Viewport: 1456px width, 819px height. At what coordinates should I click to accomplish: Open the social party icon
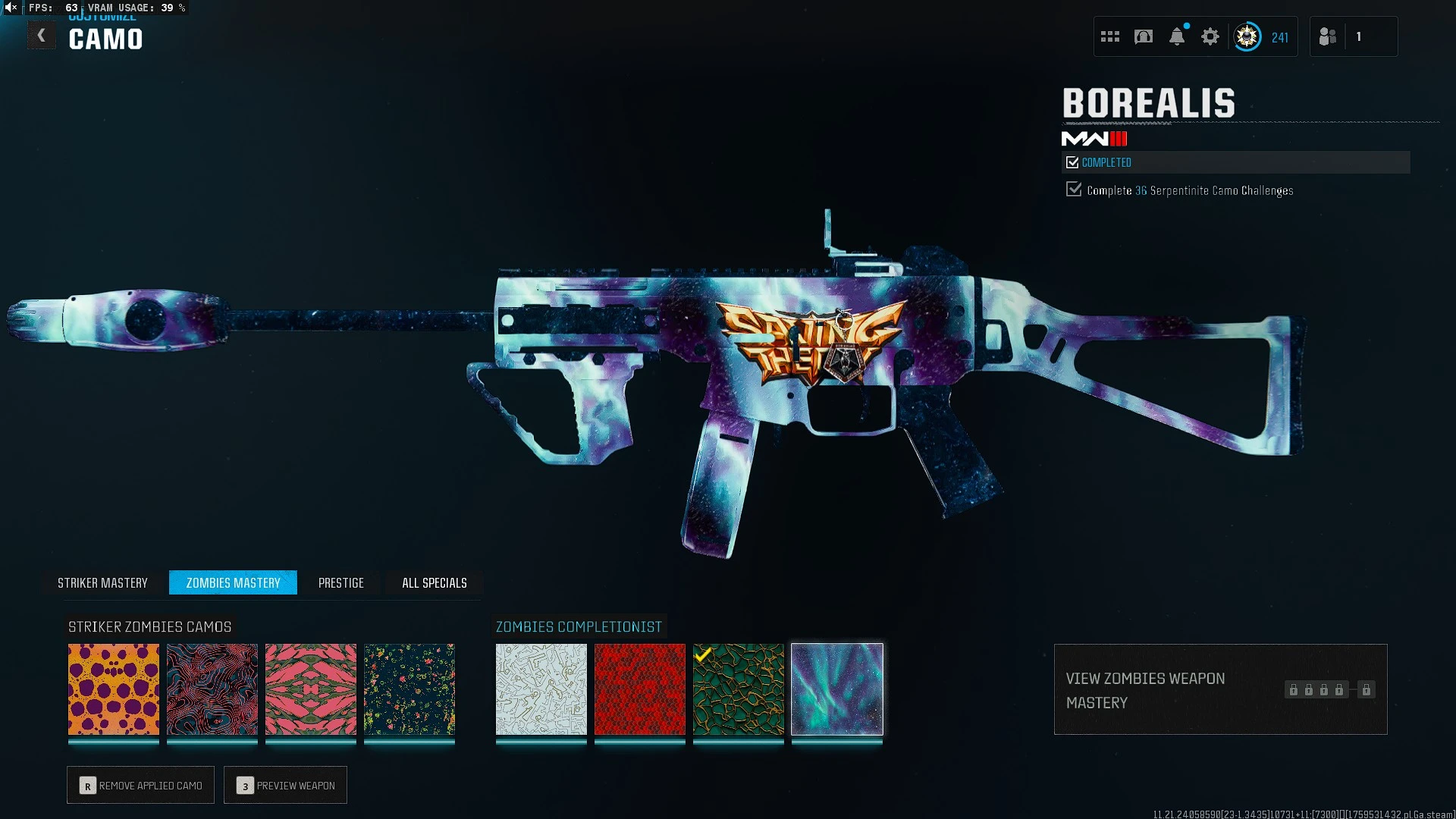(1328, 36)
